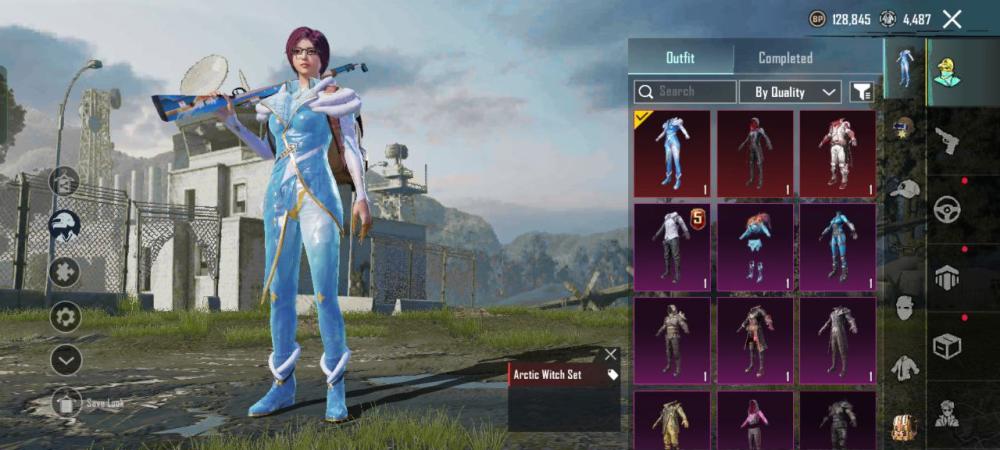Image resolution: width=1000 pixels, height=450 pixels.
Task: Collapse the side menu with down arrow
Action: tap(66, 360)
